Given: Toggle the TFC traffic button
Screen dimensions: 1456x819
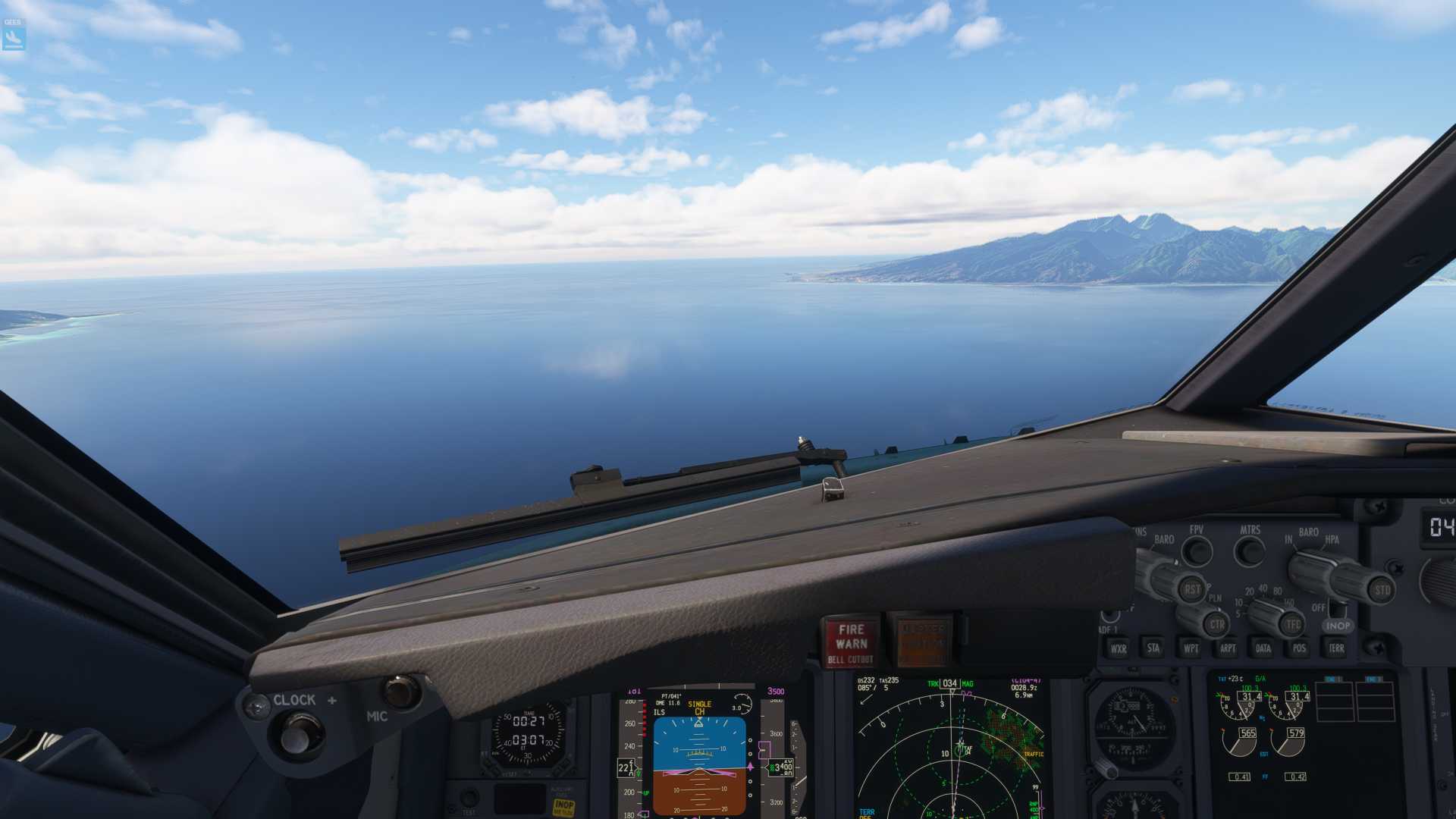Looking at the screenshot, I should (x=1293, y=624).
